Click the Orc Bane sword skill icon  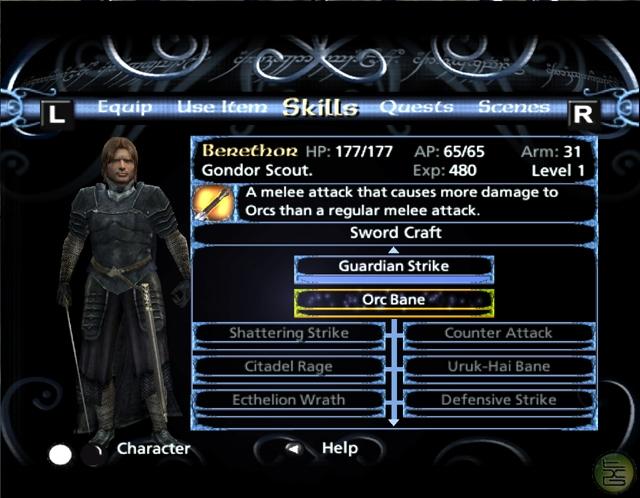coord(212,202)
